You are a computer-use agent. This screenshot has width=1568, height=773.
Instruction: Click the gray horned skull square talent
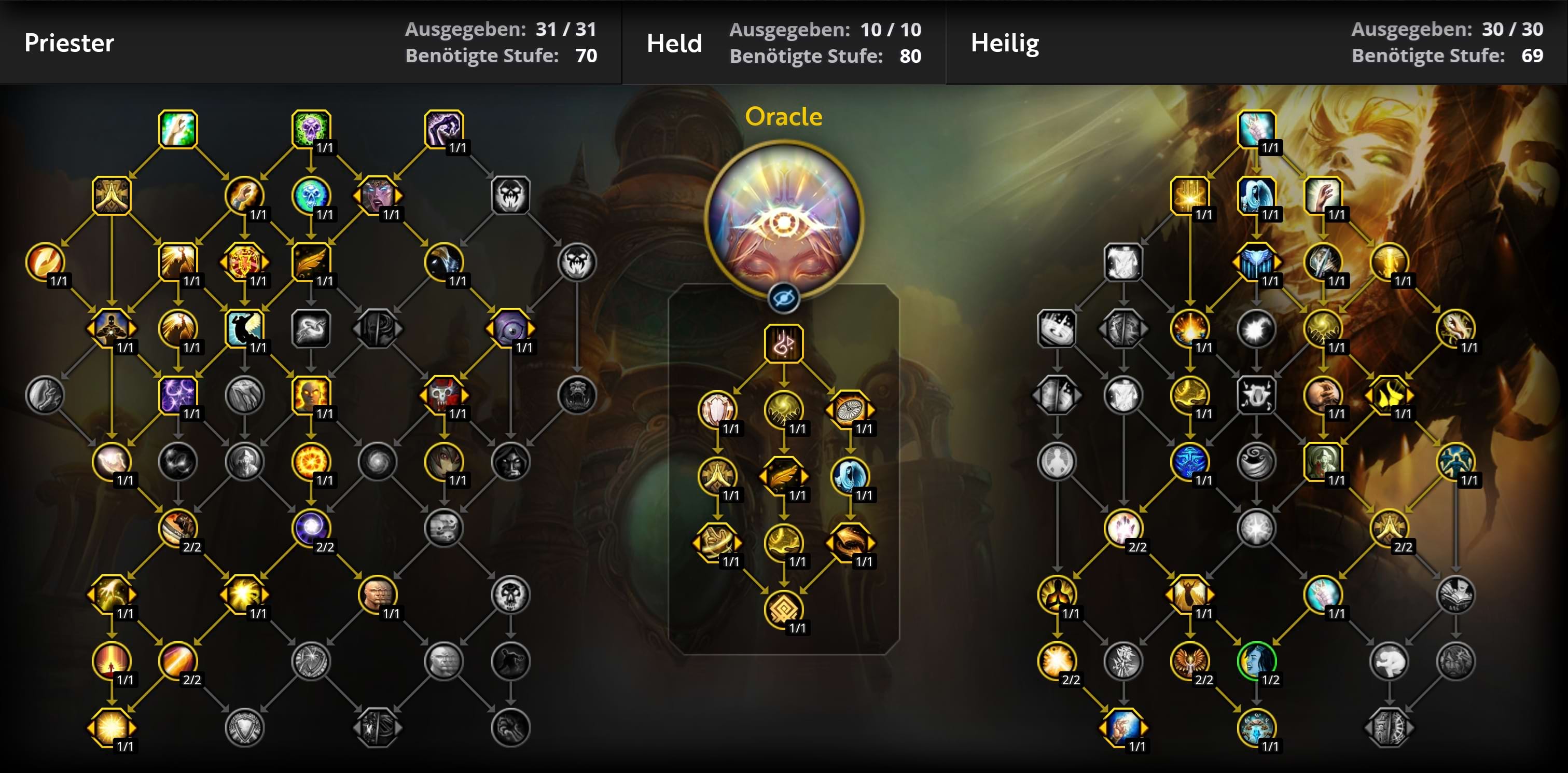click(1256, 395)
